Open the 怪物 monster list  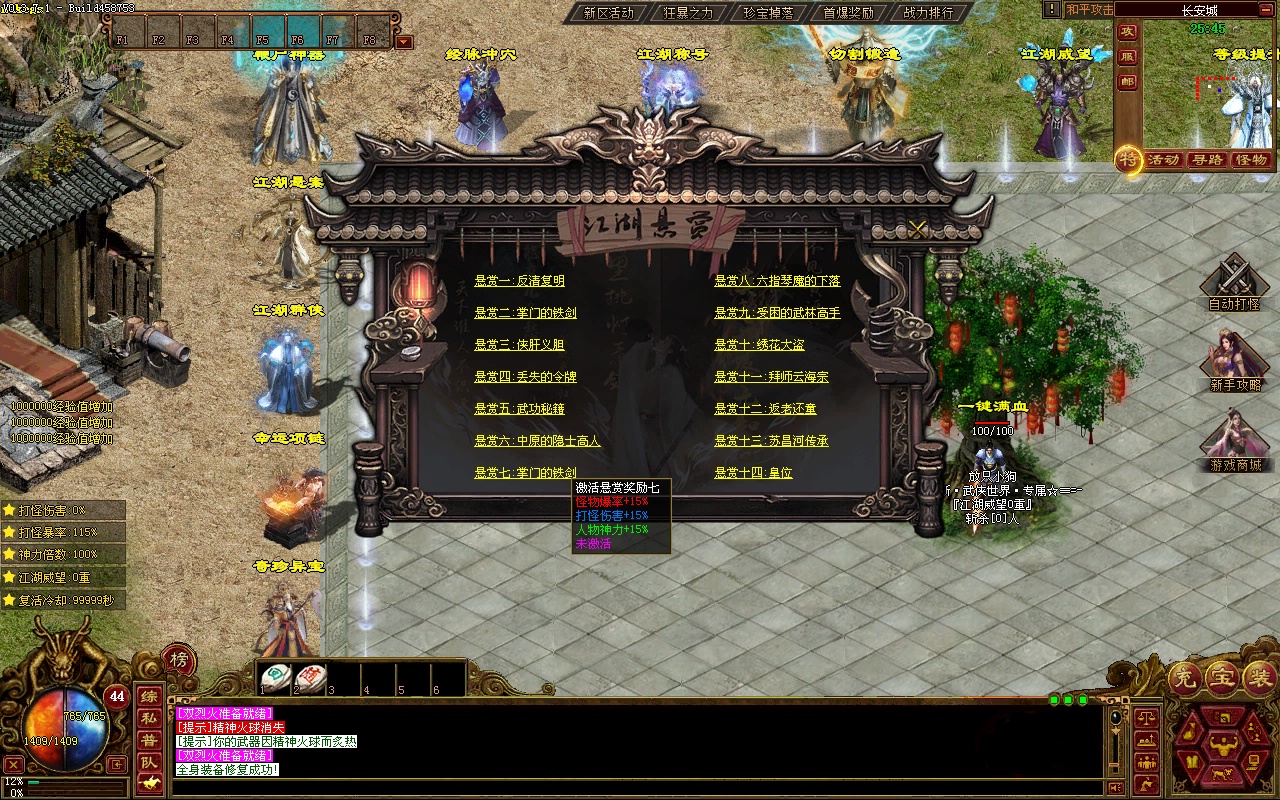1251,160
